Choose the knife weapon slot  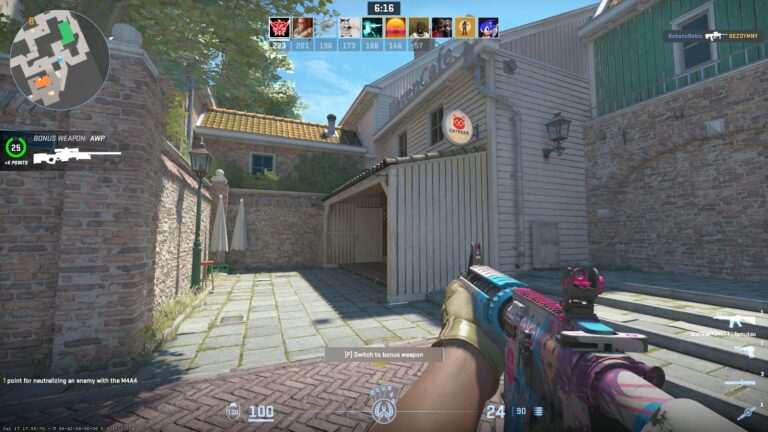click(740, 383)
